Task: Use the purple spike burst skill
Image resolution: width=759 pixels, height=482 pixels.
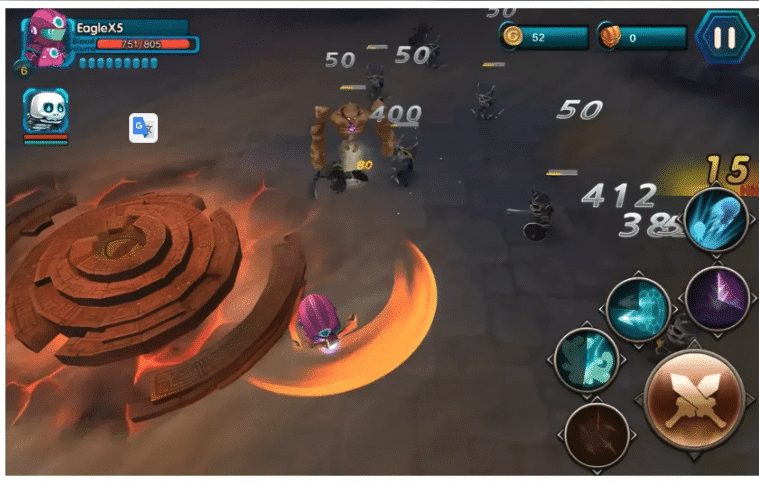Action: point(718,299)
